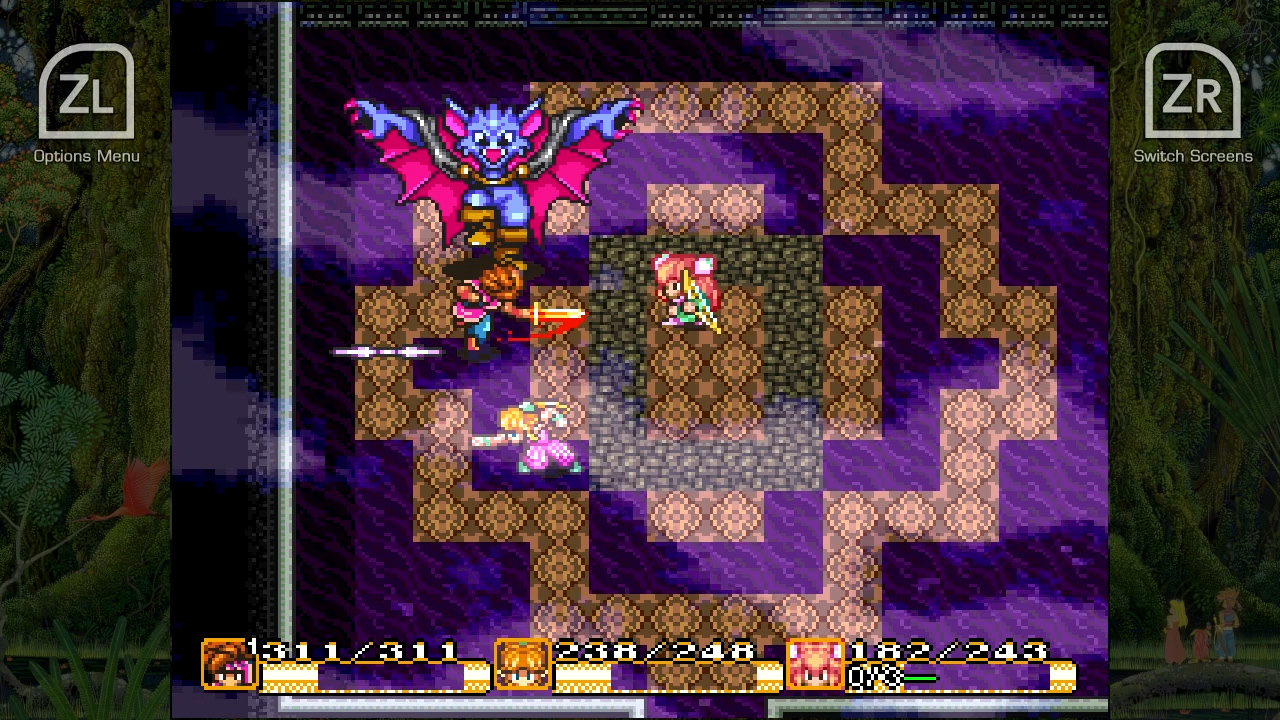This screenshot has height=720, width=1280.
Task: Click the 0% weapon charge indicator
Action: pyautogui.click(x=874, y=677)
